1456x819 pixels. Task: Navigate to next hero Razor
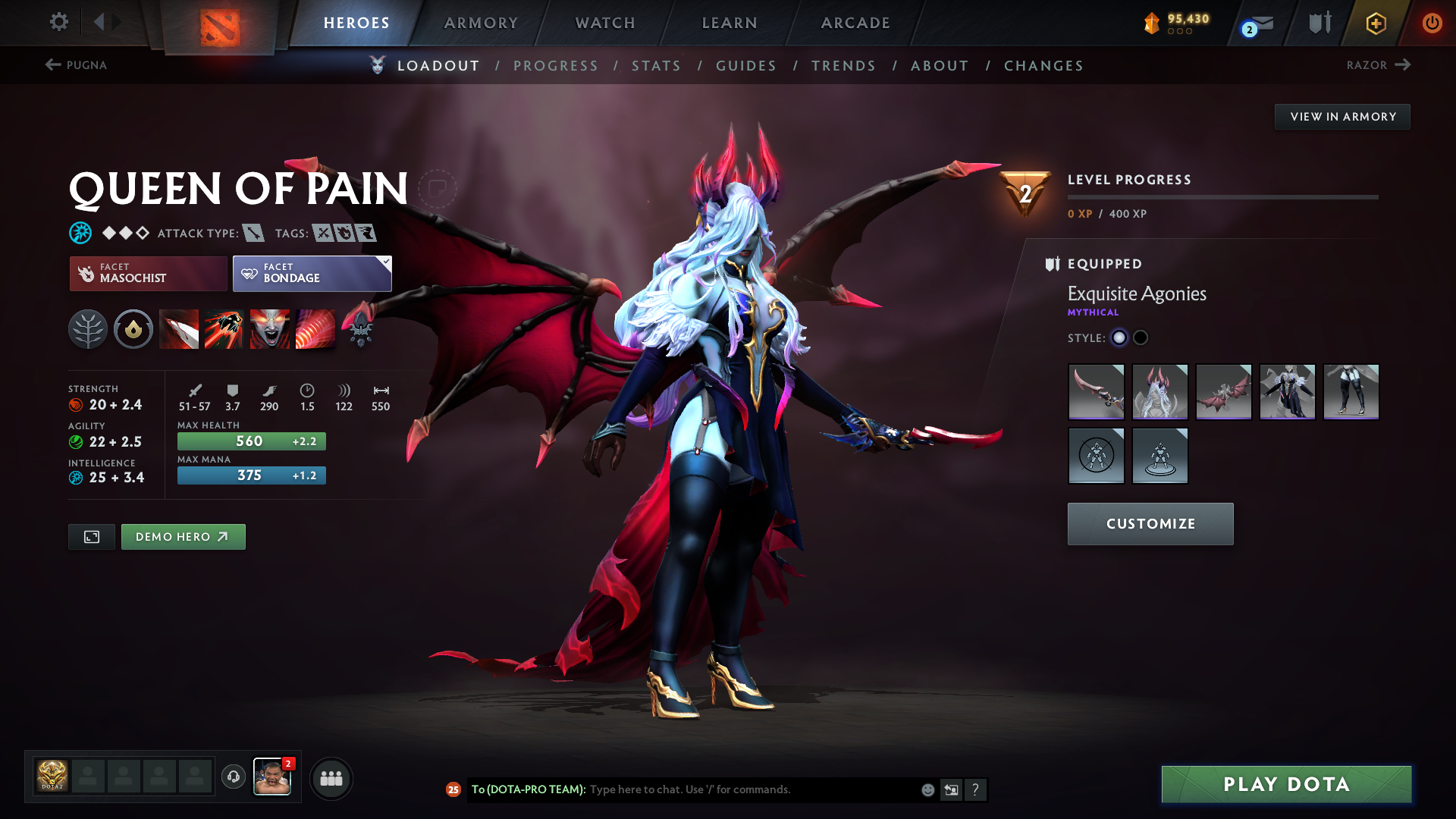1378,65
